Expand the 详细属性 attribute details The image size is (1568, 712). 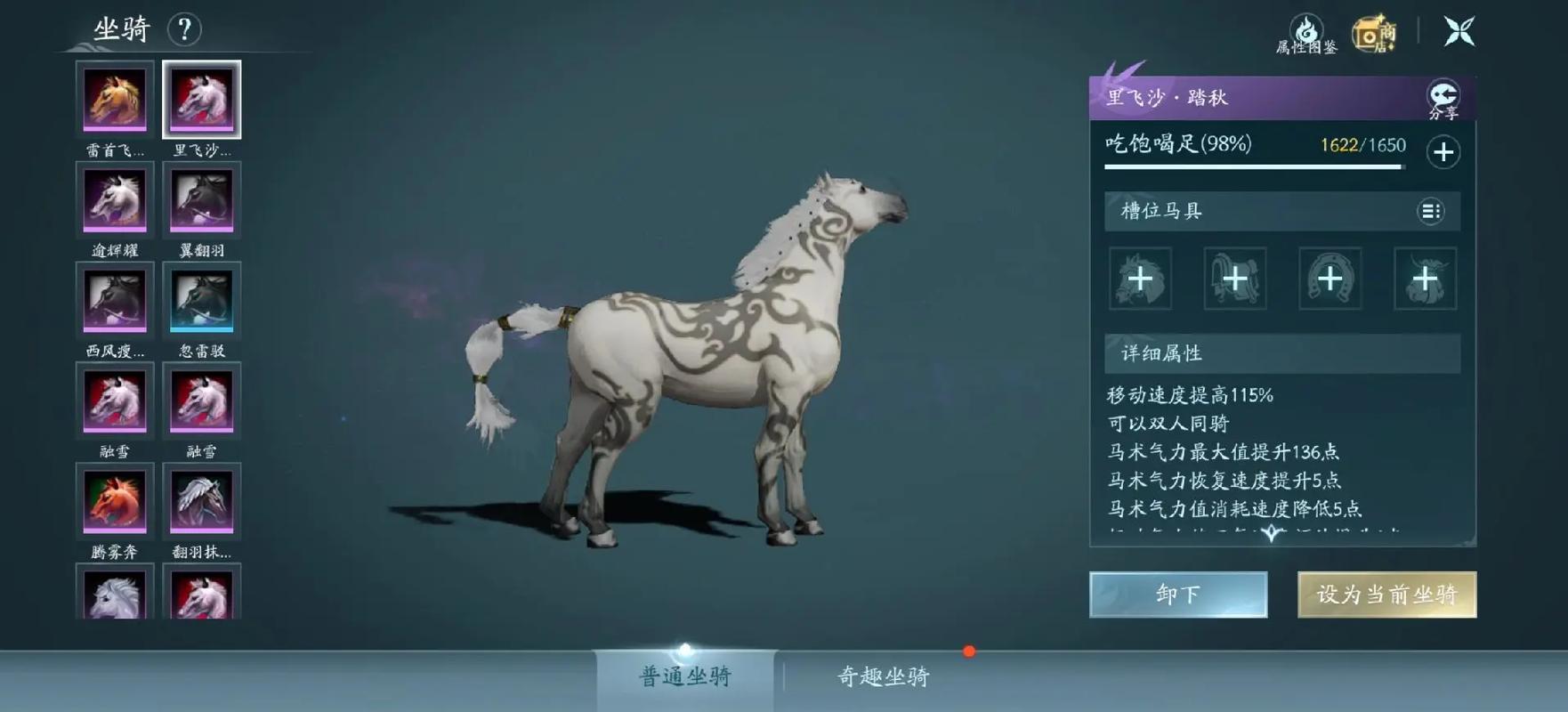(x=1281, y=352)
